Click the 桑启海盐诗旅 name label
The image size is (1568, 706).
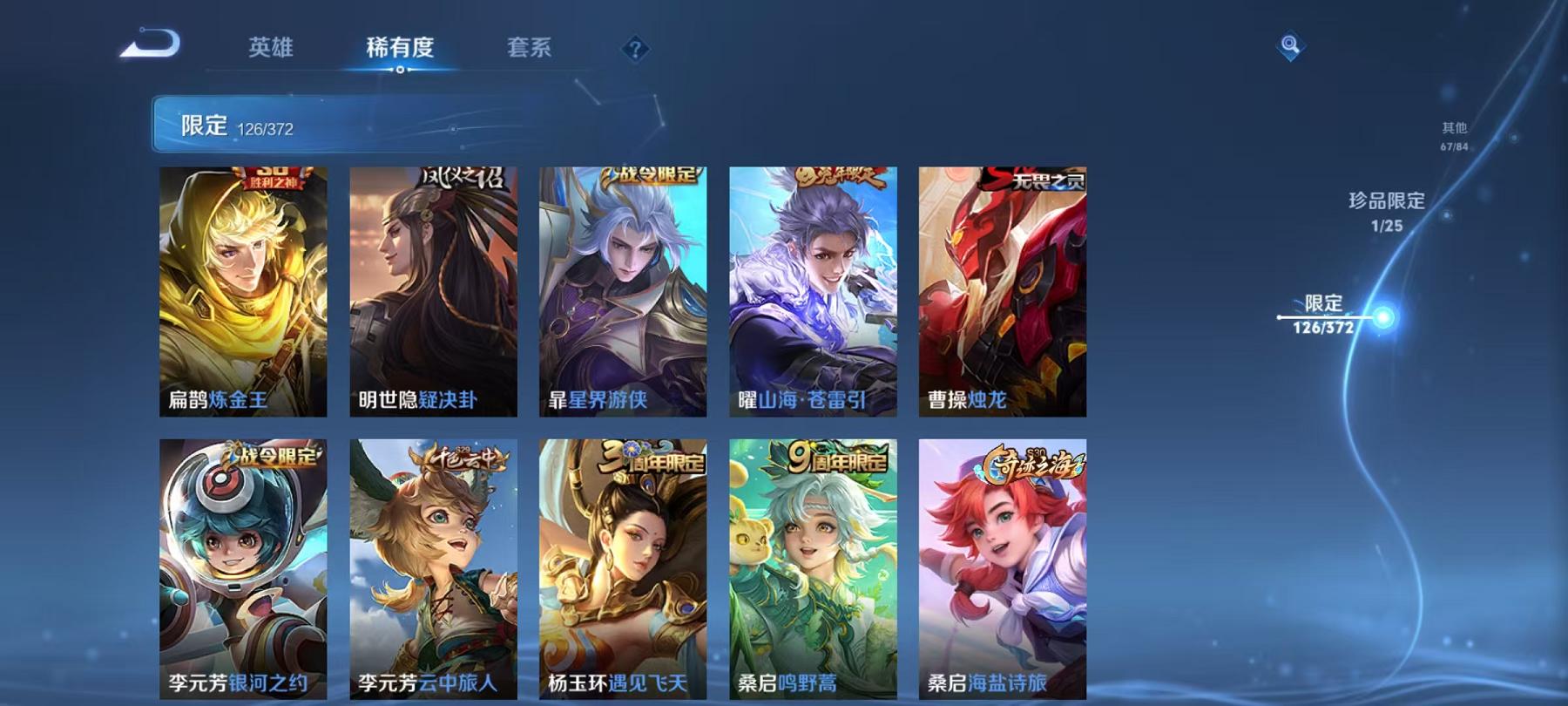pyautogui.click(x=985, y=684)
